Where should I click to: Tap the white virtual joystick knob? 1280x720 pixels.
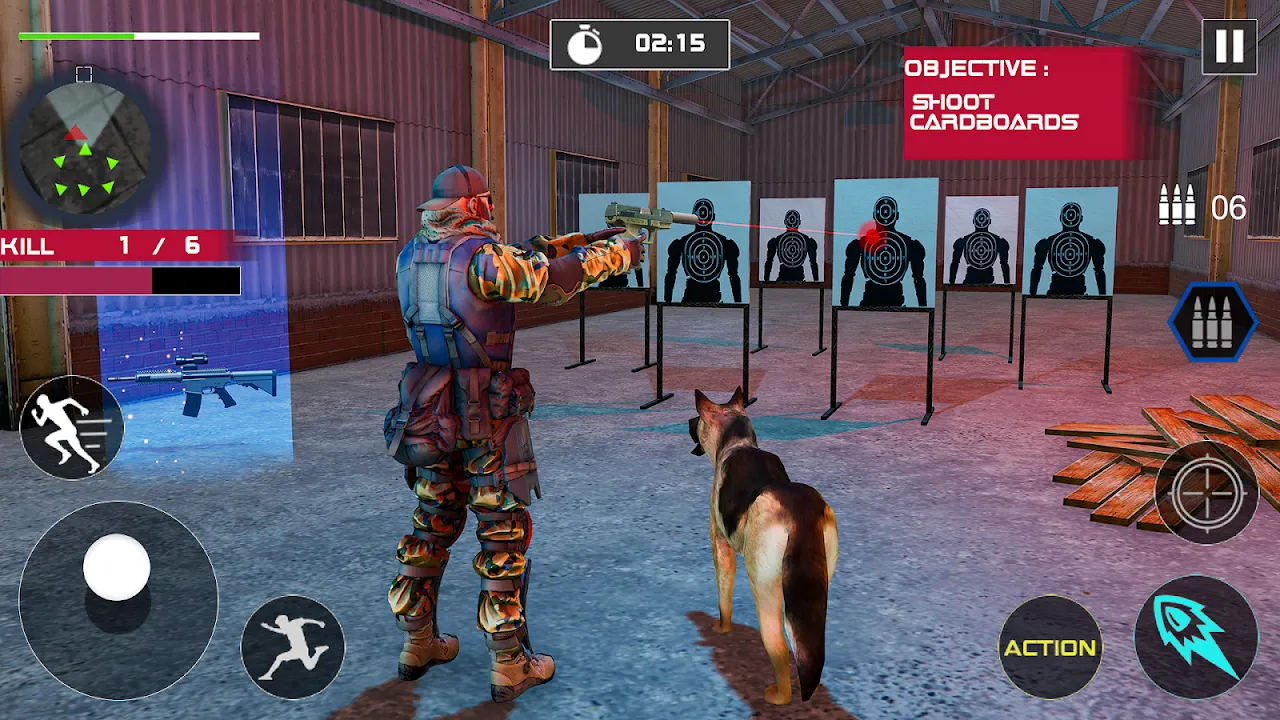117,567
